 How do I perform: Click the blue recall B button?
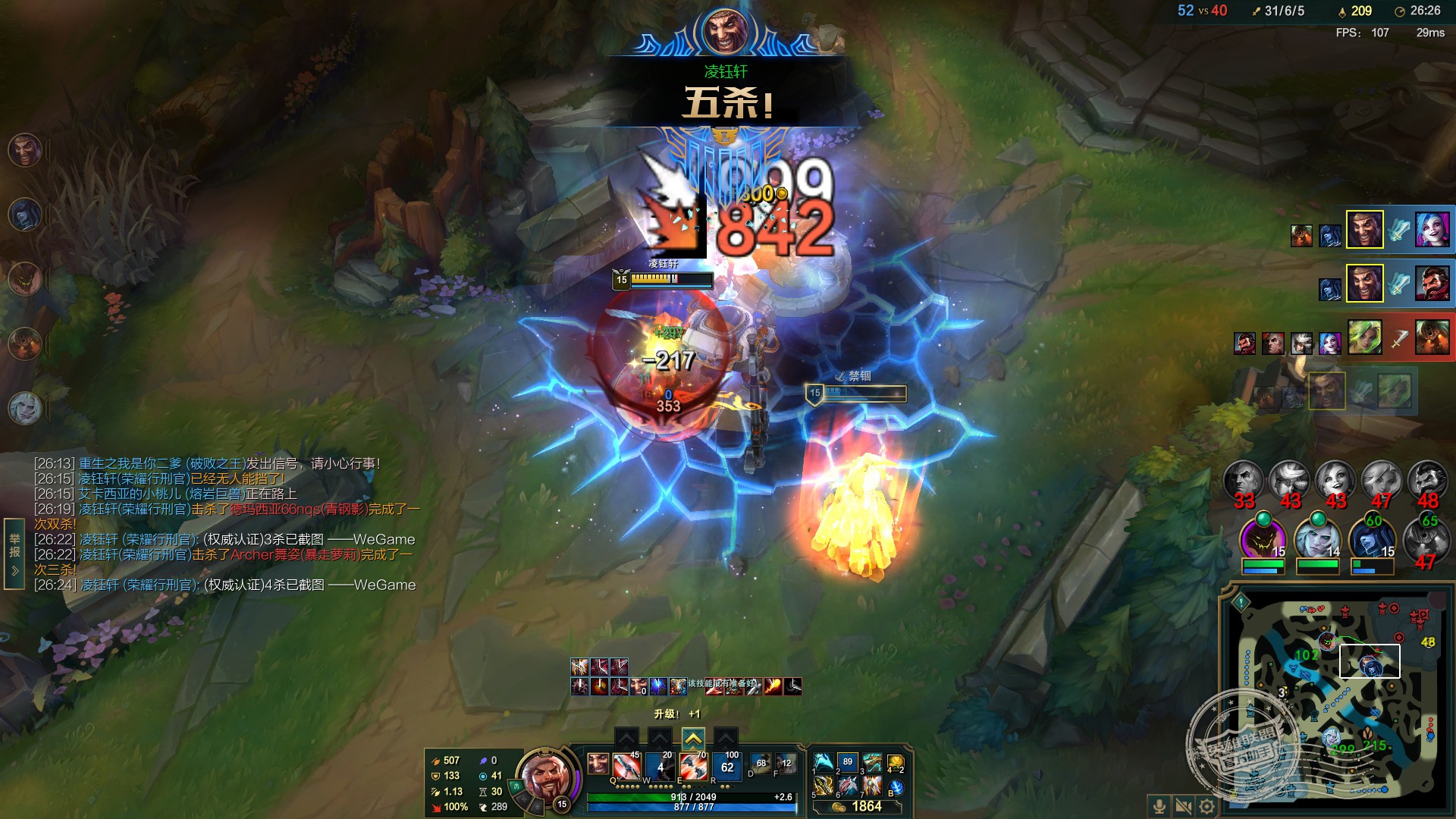896,787
